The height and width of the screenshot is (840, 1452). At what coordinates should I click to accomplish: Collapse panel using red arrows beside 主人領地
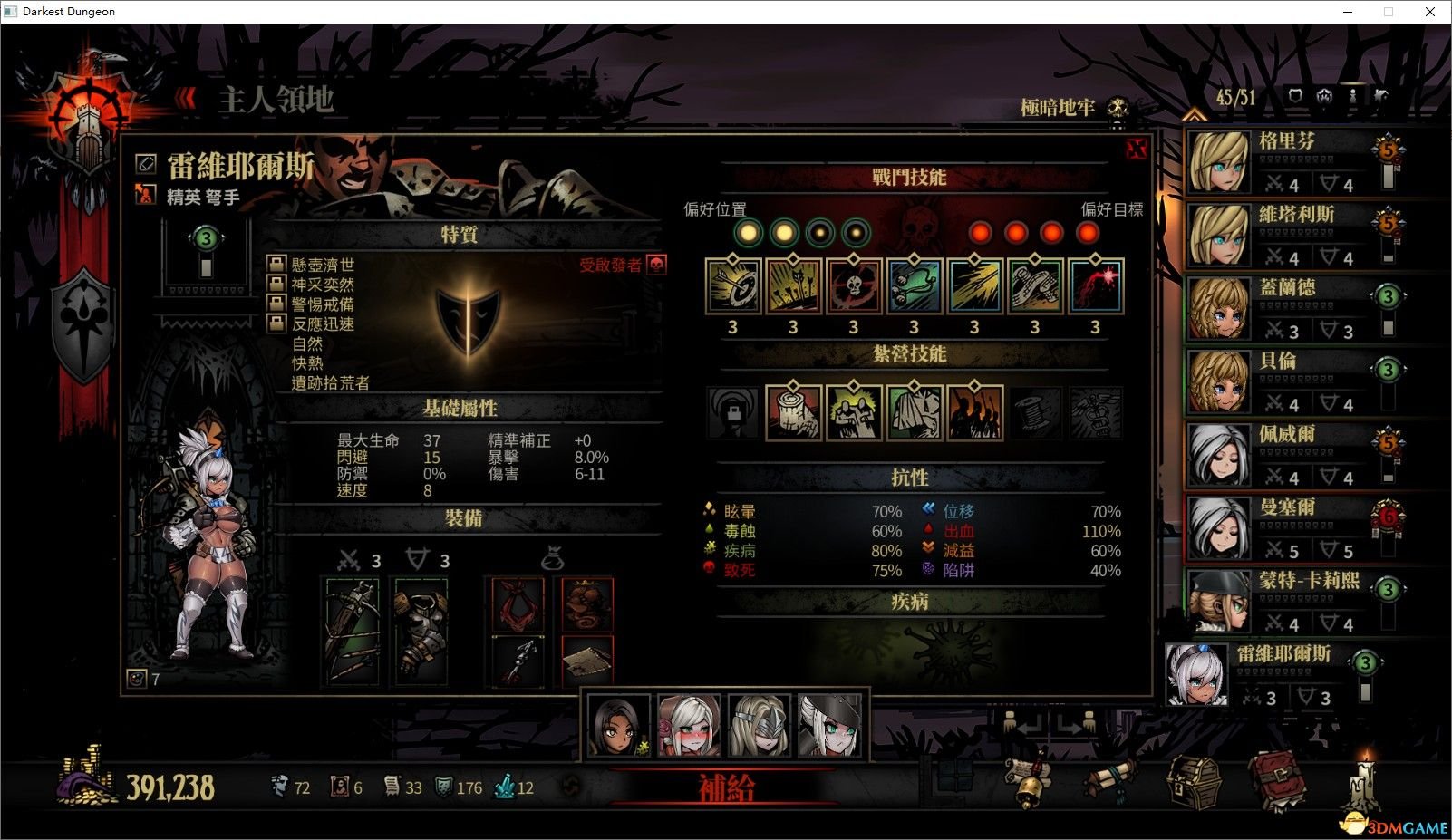coord(186,100)
